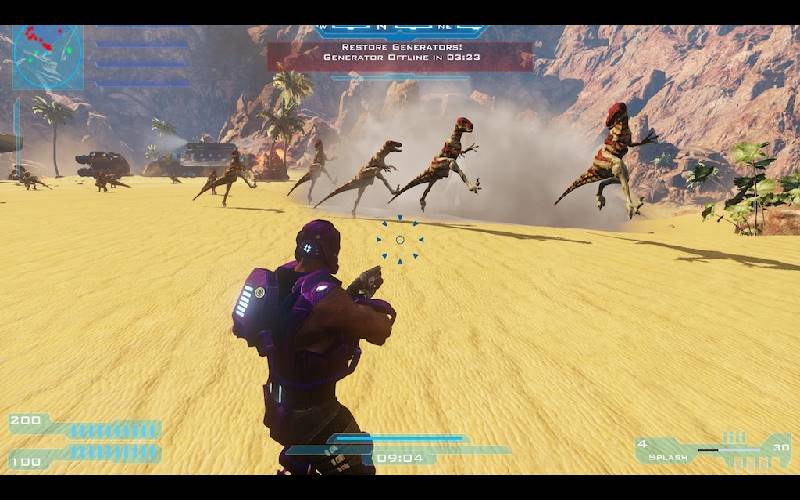Screen dimensions: 800x500
Task: Click the compass heading strip
Action: point(400,31)
